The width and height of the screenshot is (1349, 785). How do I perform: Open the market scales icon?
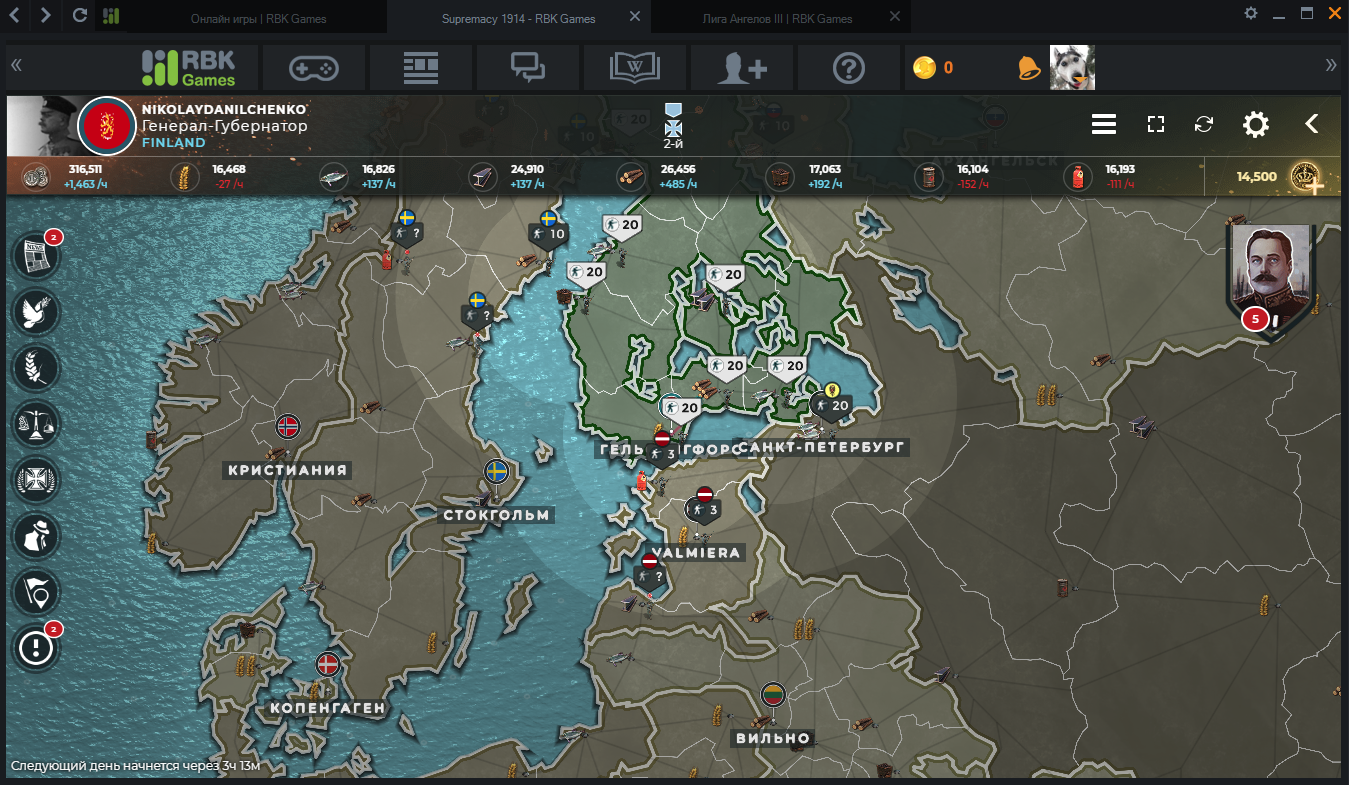point(36,424)
